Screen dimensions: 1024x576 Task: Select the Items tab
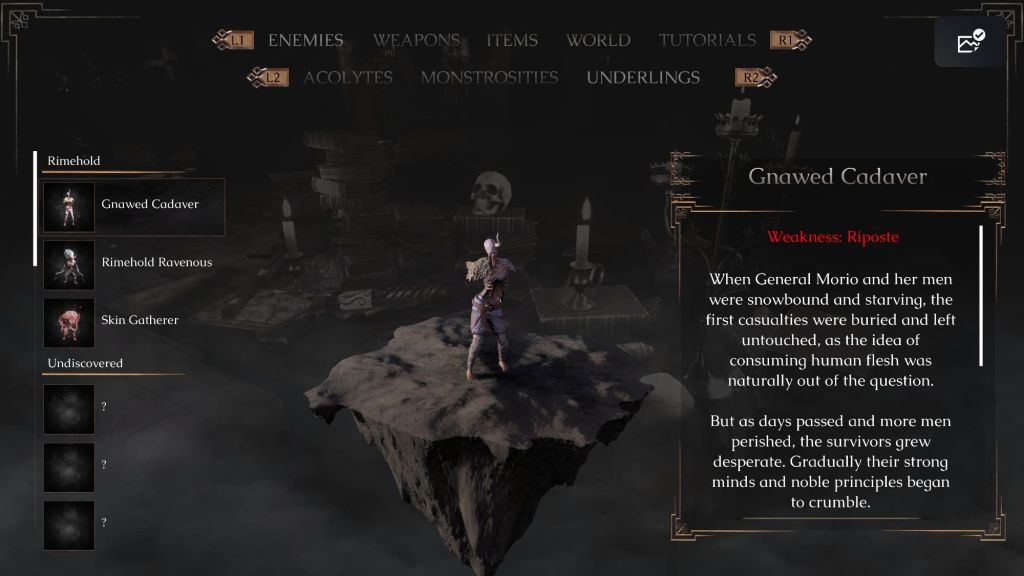[512, 41]
